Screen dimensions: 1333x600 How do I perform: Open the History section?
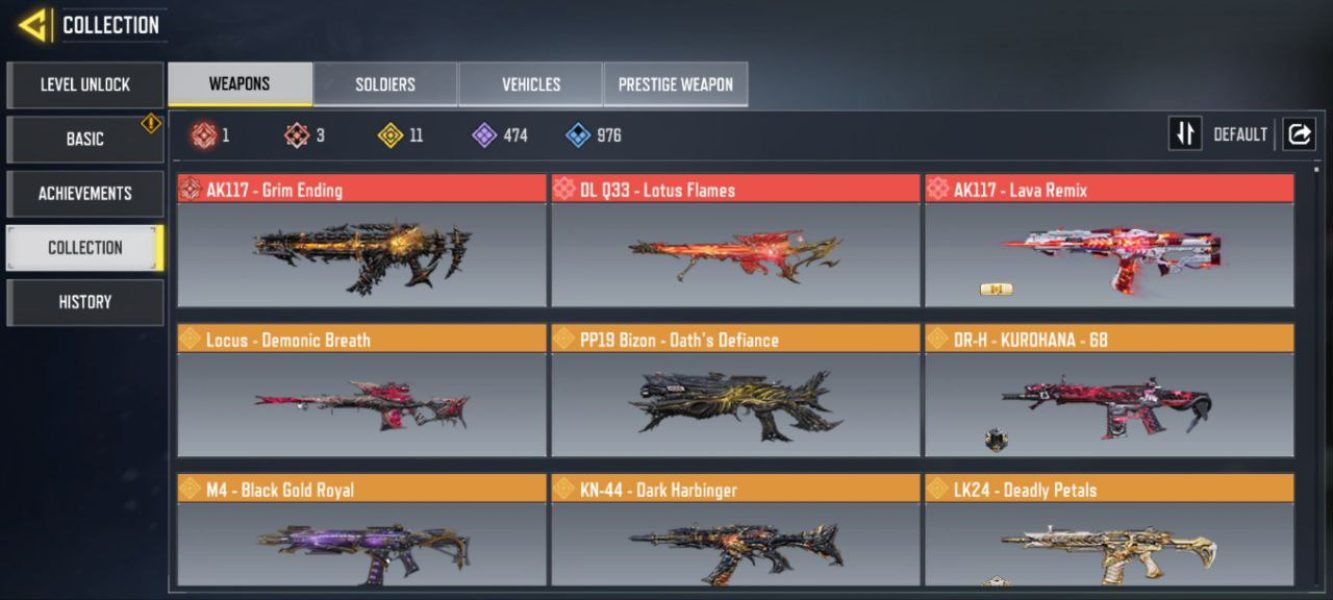coord(85,302)
